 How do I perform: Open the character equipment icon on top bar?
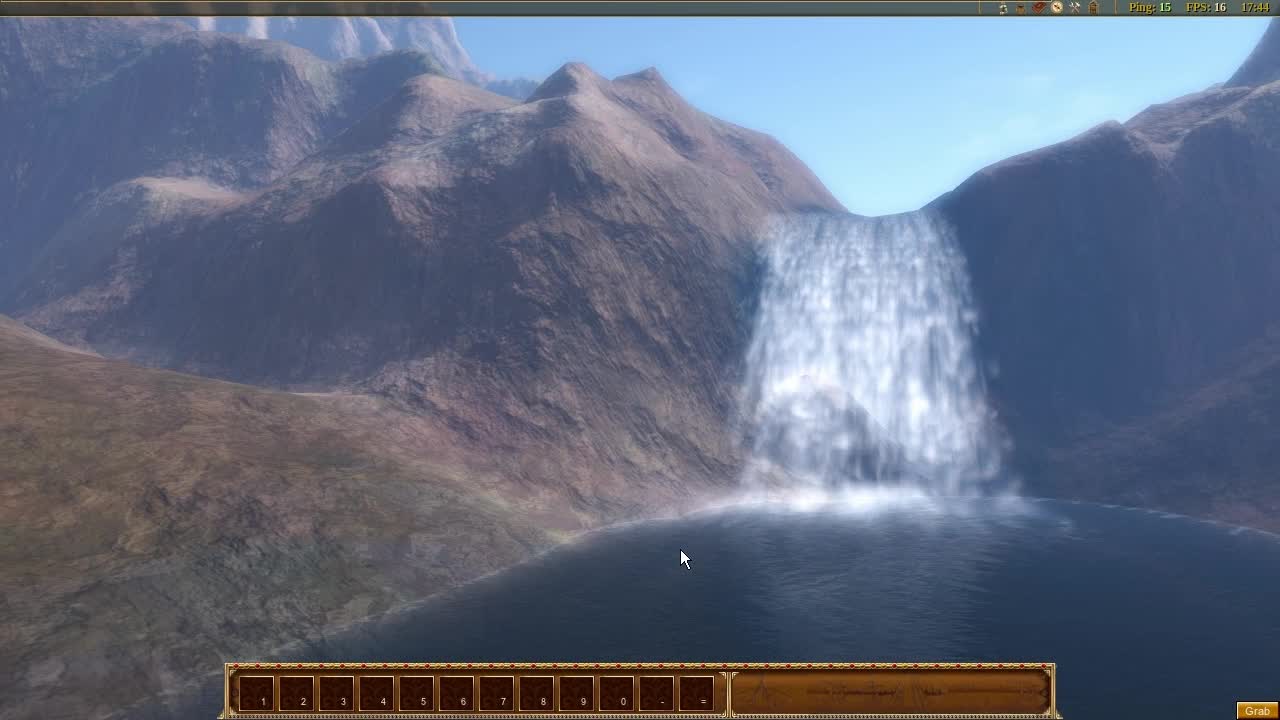coord(1003,8)
